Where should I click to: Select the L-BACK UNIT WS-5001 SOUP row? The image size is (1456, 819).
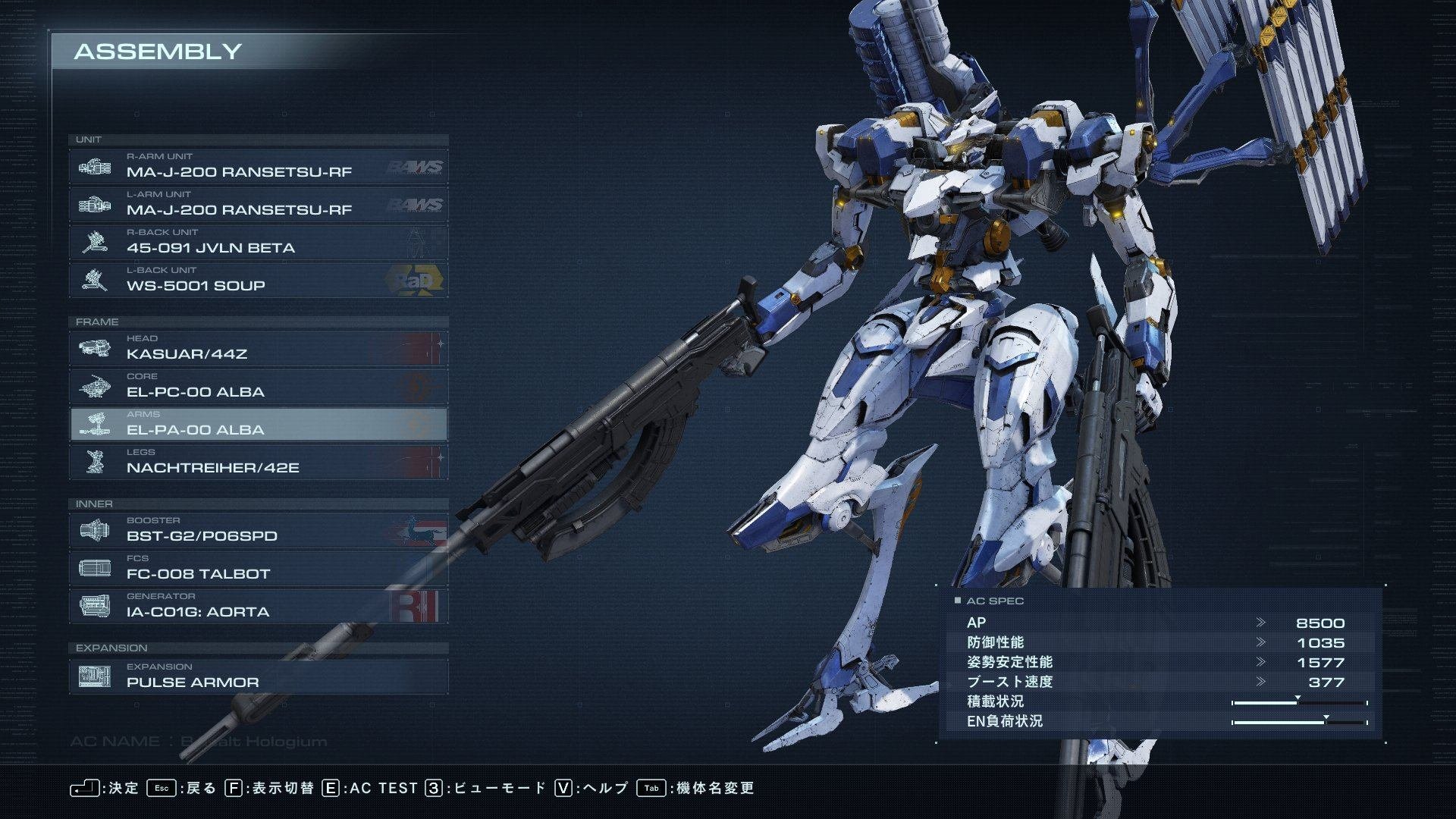pos(258,280)
